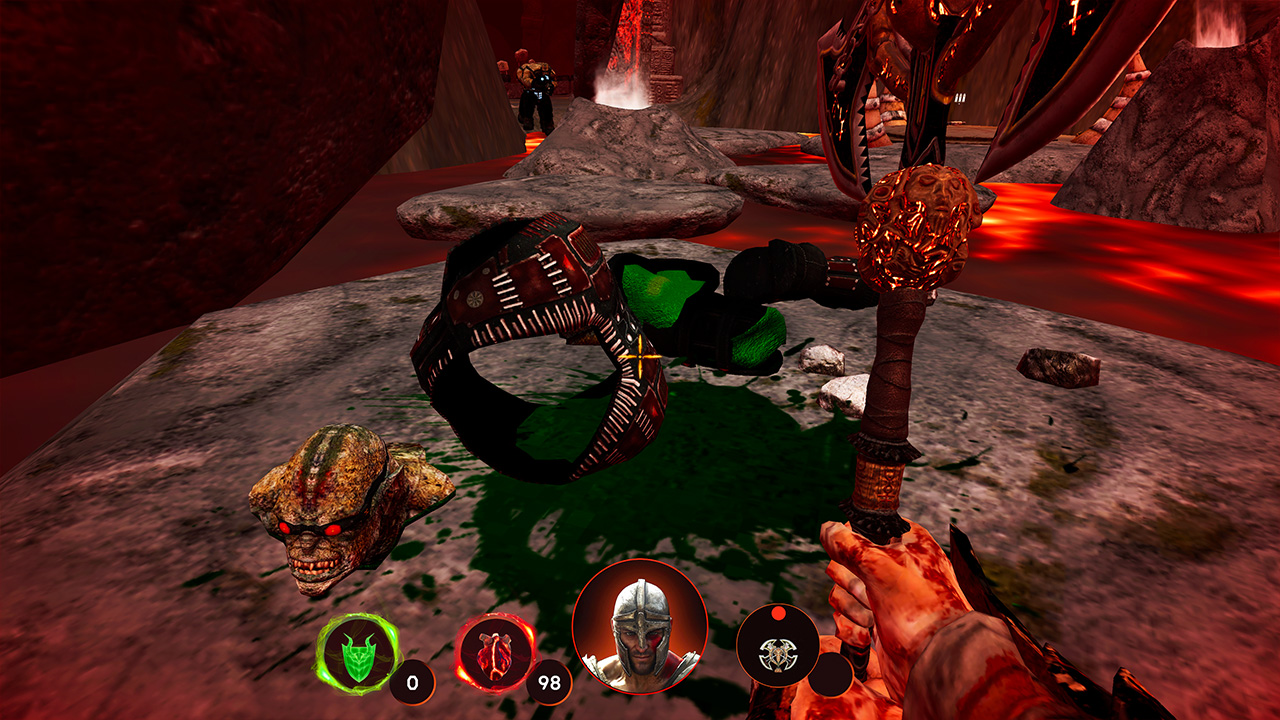Click the yellow crosshair reticle
The width and height of the screenshot is (1280, 720).
pyautogui.click(x=638, y=355)
